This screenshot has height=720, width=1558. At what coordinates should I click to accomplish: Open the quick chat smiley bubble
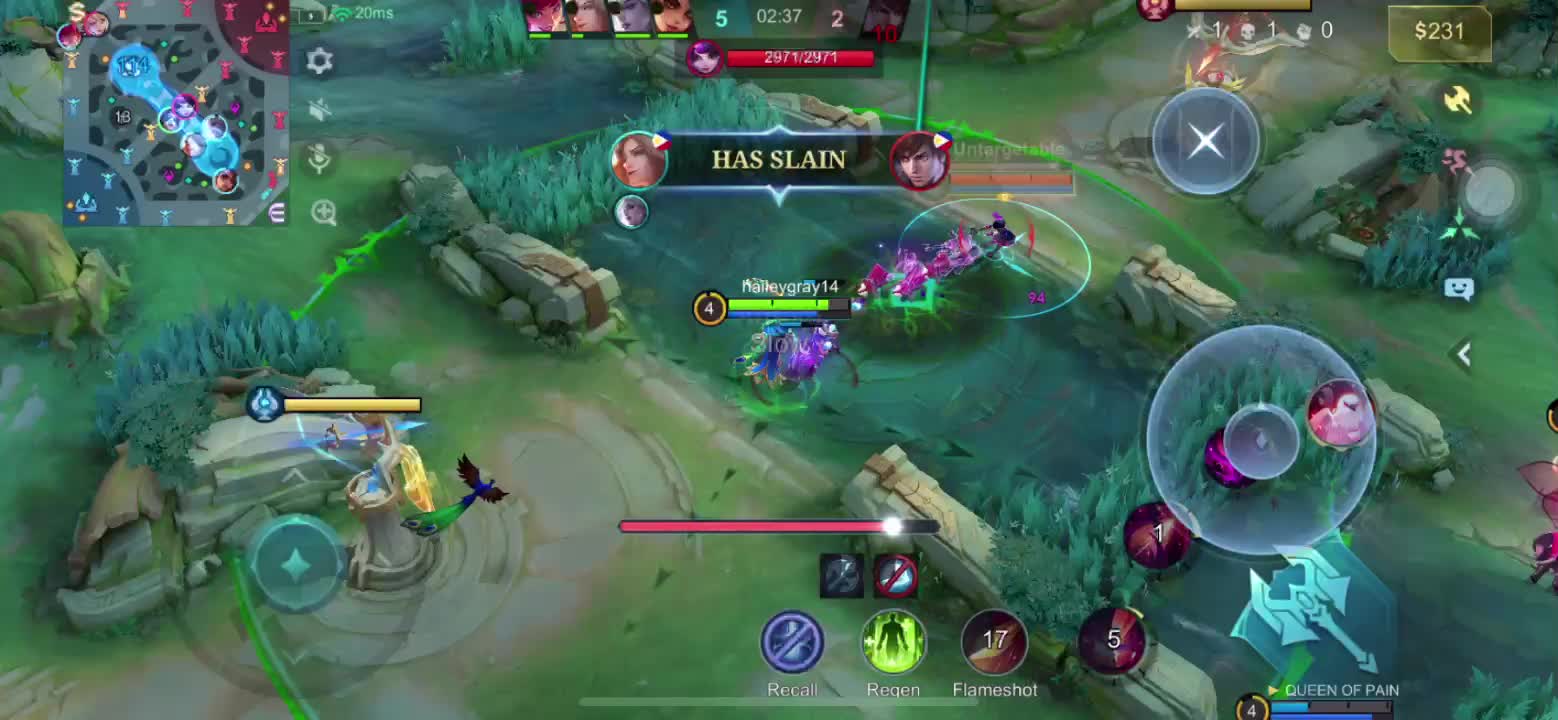point(1459,289)
